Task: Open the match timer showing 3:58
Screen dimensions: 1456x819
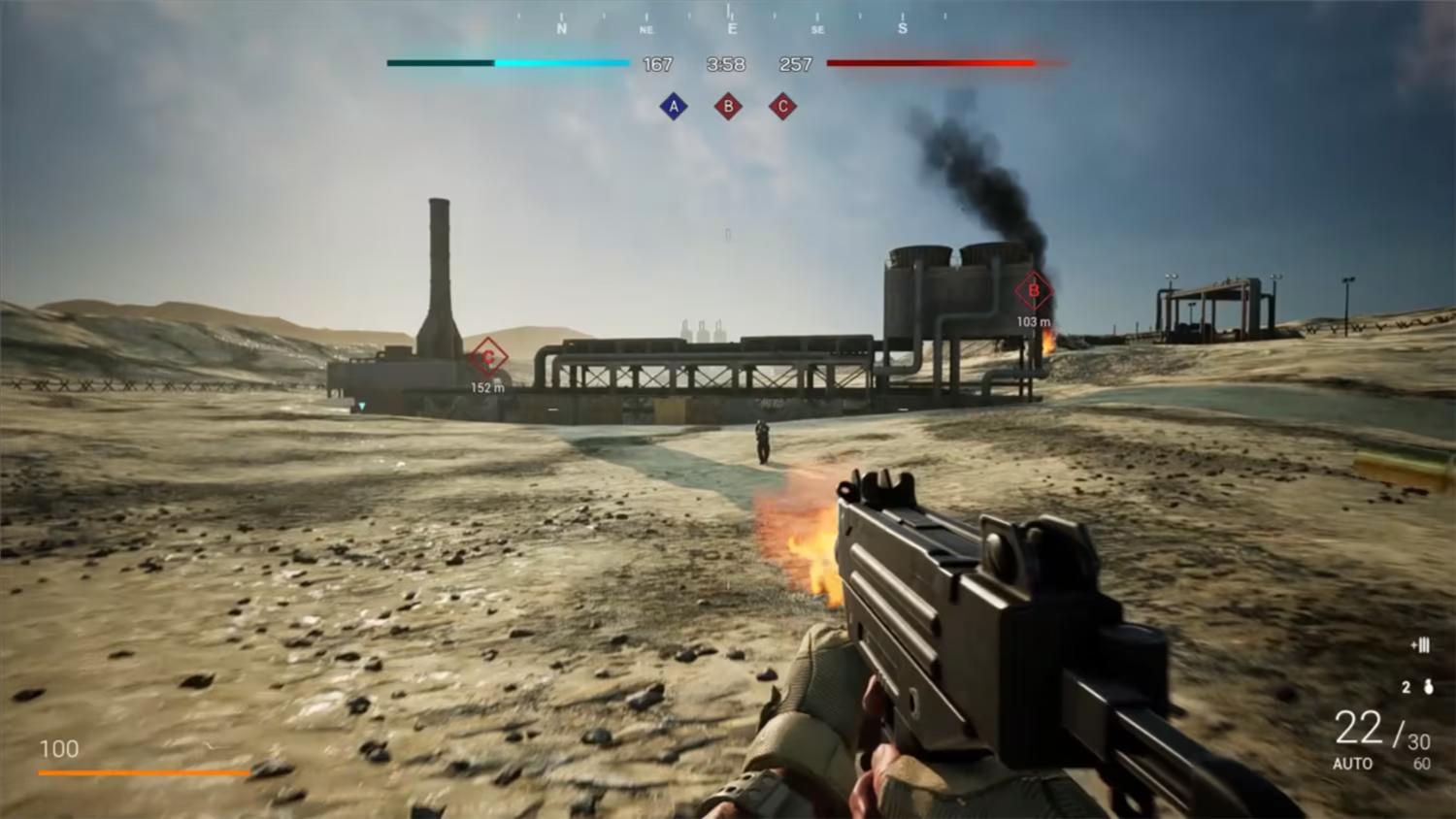Action: point(726,64)
